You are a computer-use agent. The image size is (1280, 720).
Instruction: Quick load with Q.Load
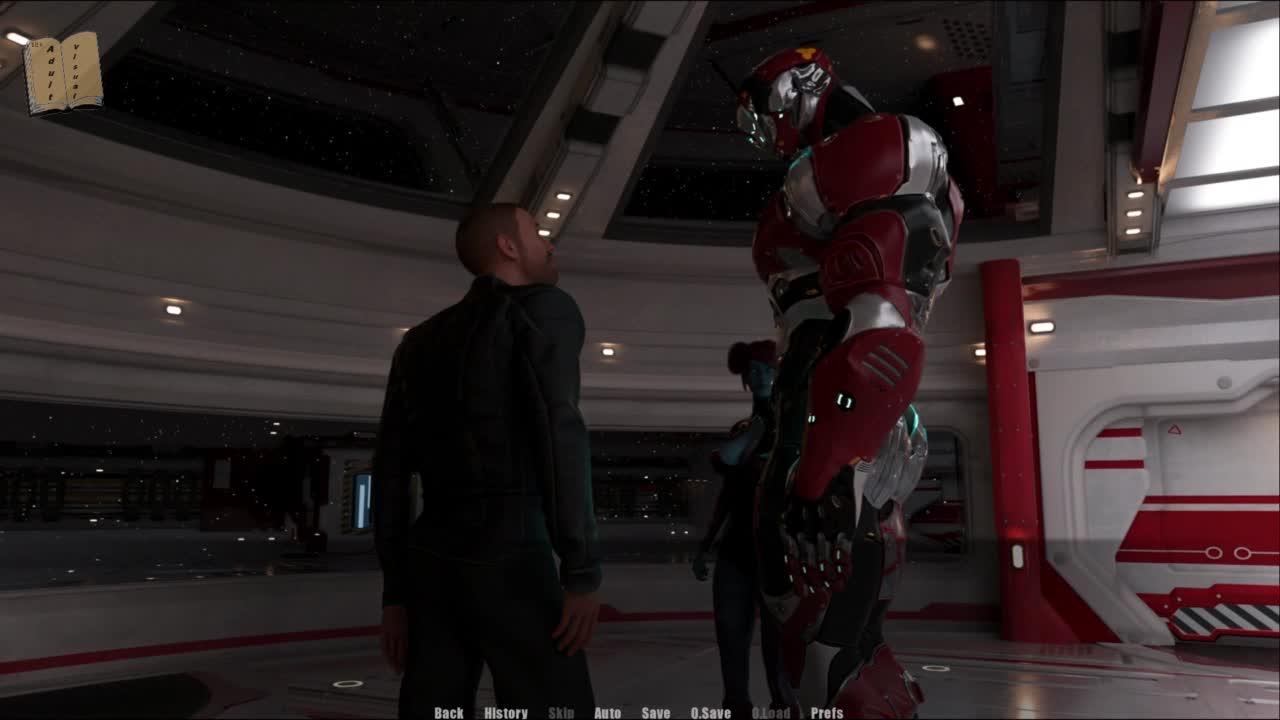point(771,713)
